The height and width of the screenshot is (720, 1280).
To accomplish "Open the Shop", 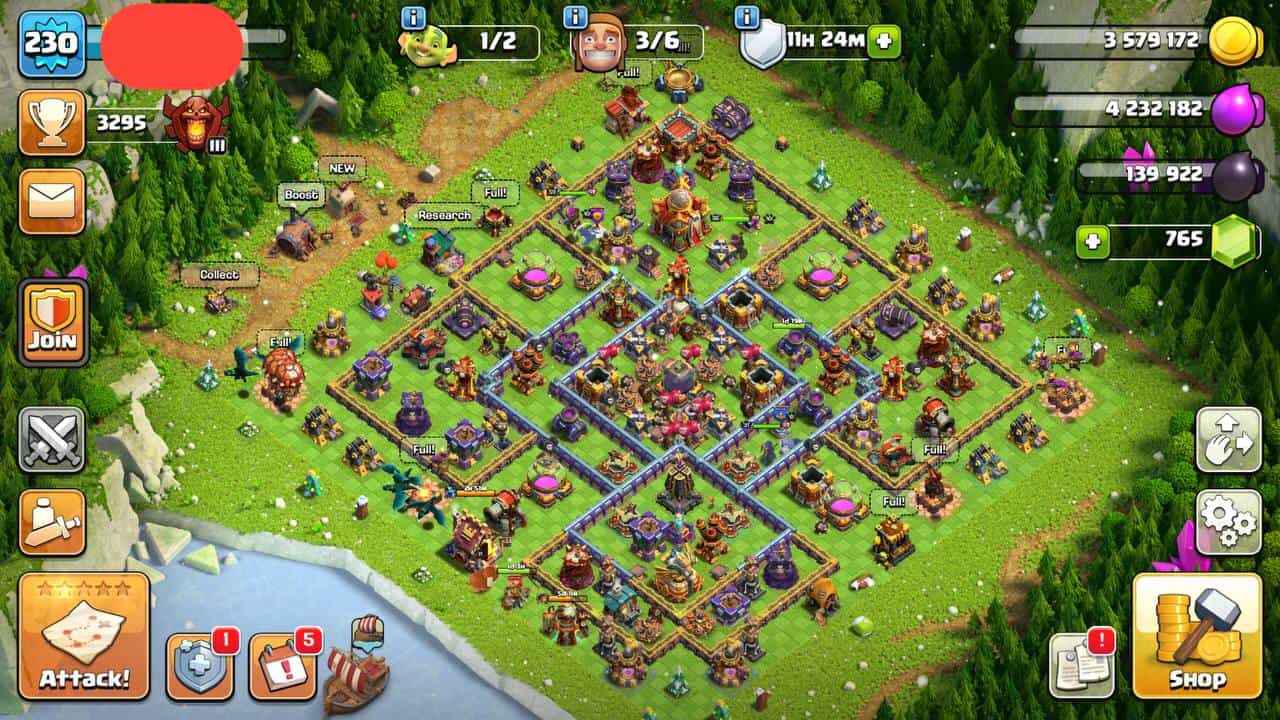I will (1197, 636).
